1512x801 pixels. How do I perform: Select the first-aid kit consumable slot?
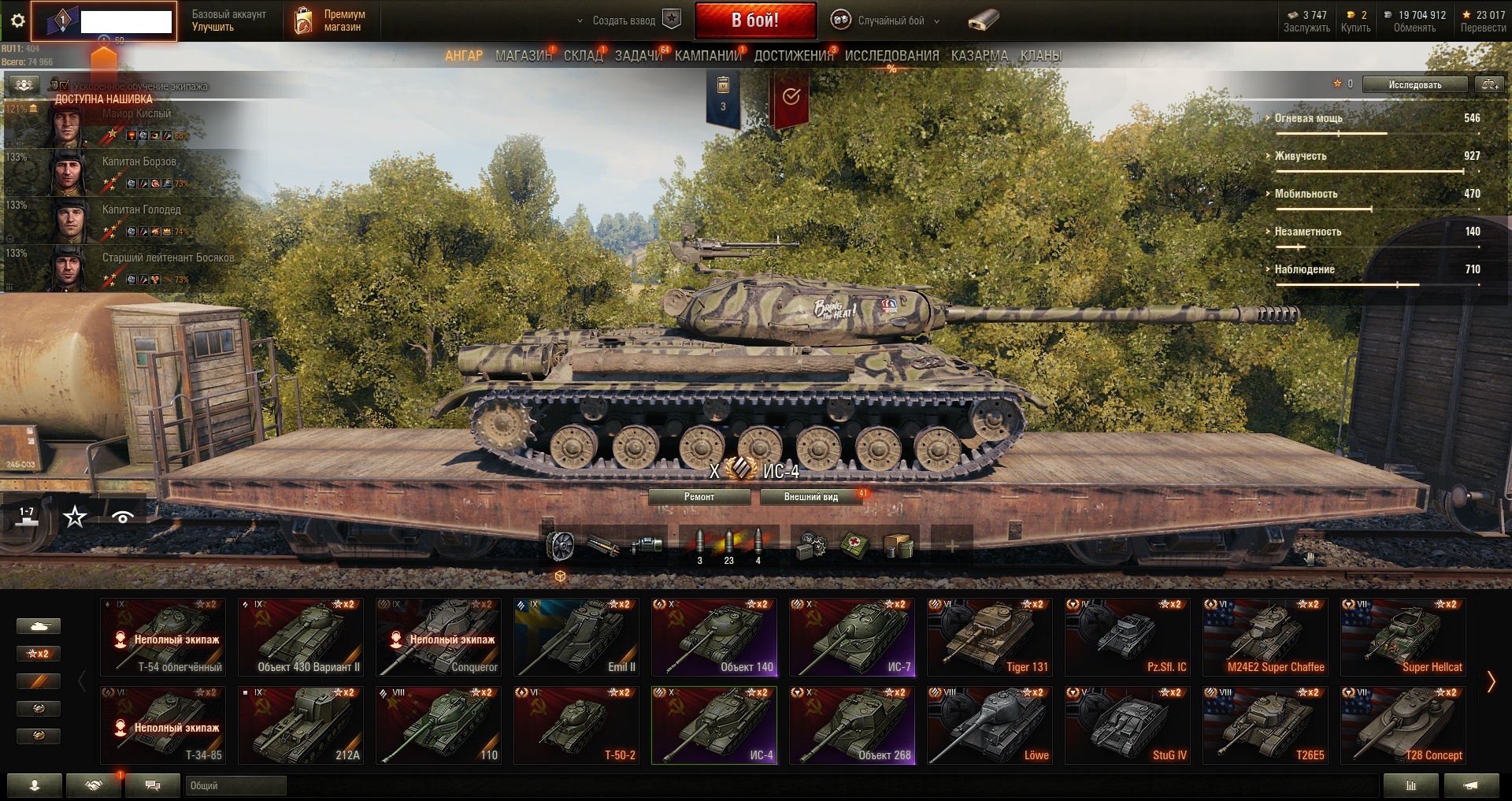tap(854, 545)
